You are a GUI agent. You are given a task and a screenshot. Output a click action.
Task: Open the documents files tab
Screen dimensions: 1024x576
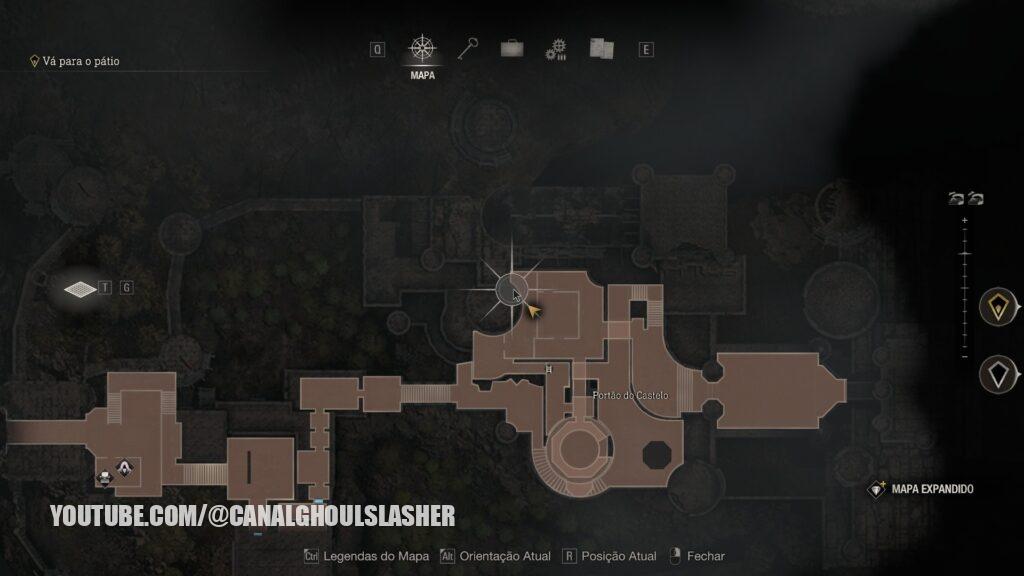(x=601, y=49)
